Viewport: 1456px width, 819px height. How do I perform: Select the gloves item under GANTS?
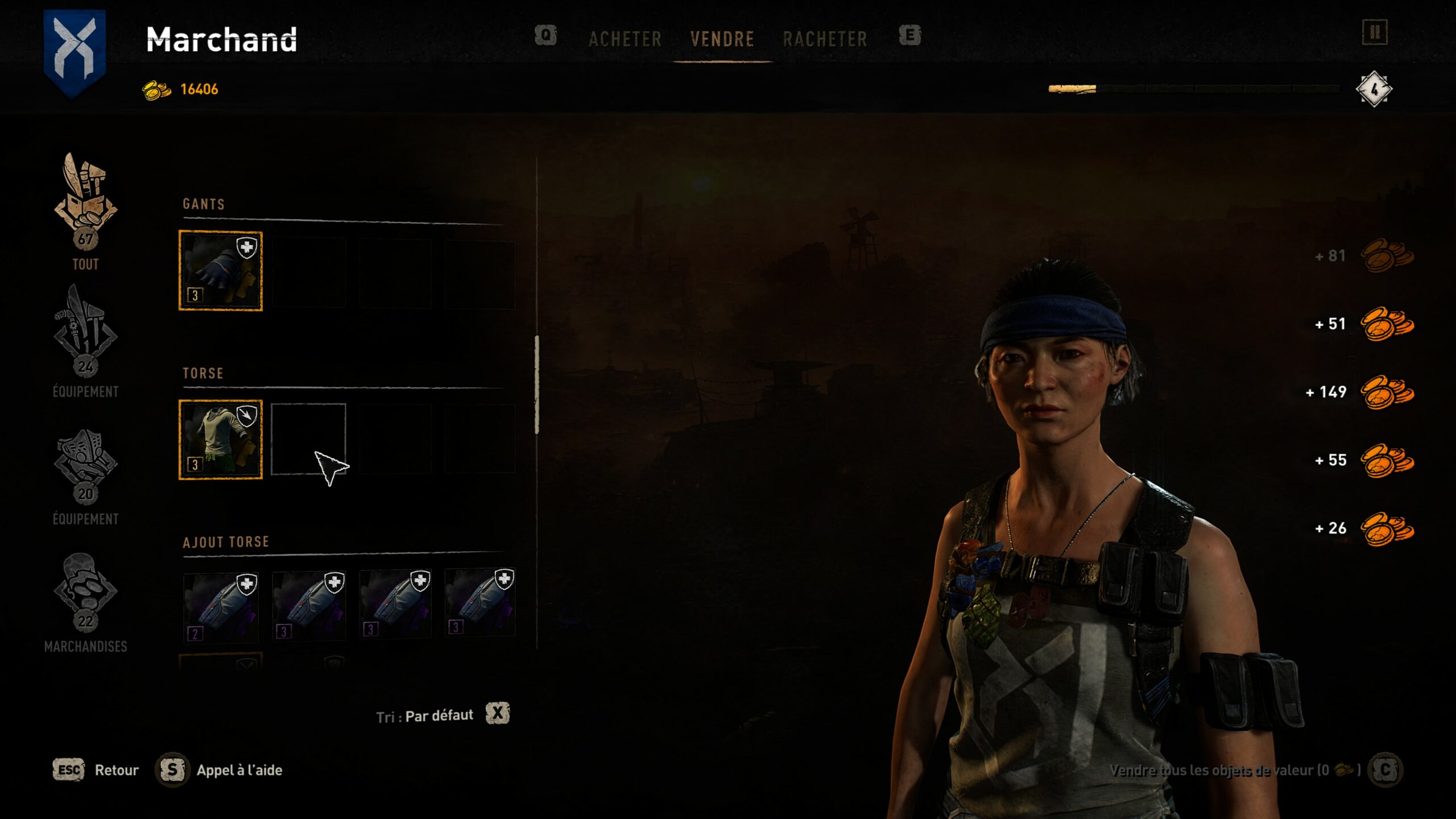pos(221,271)
